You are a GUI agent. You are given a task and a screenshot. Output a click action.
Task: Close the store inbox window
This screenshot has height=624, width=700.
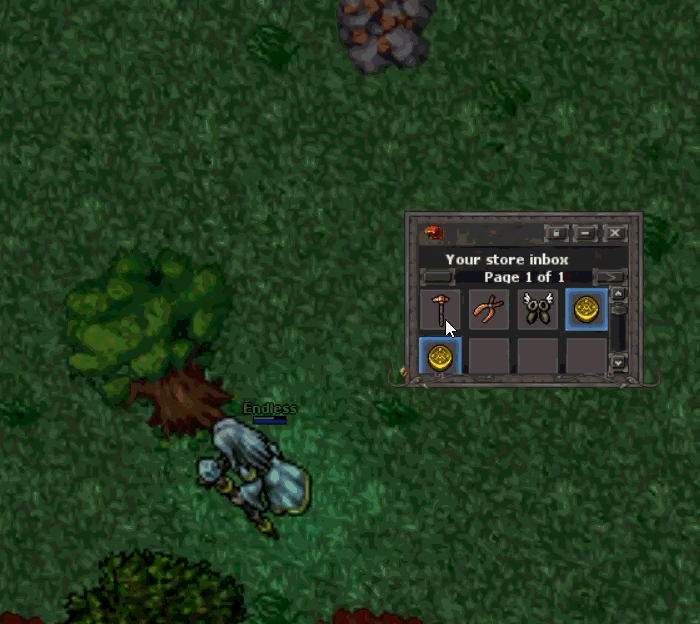pyautogui.click(x=615, y=233)
